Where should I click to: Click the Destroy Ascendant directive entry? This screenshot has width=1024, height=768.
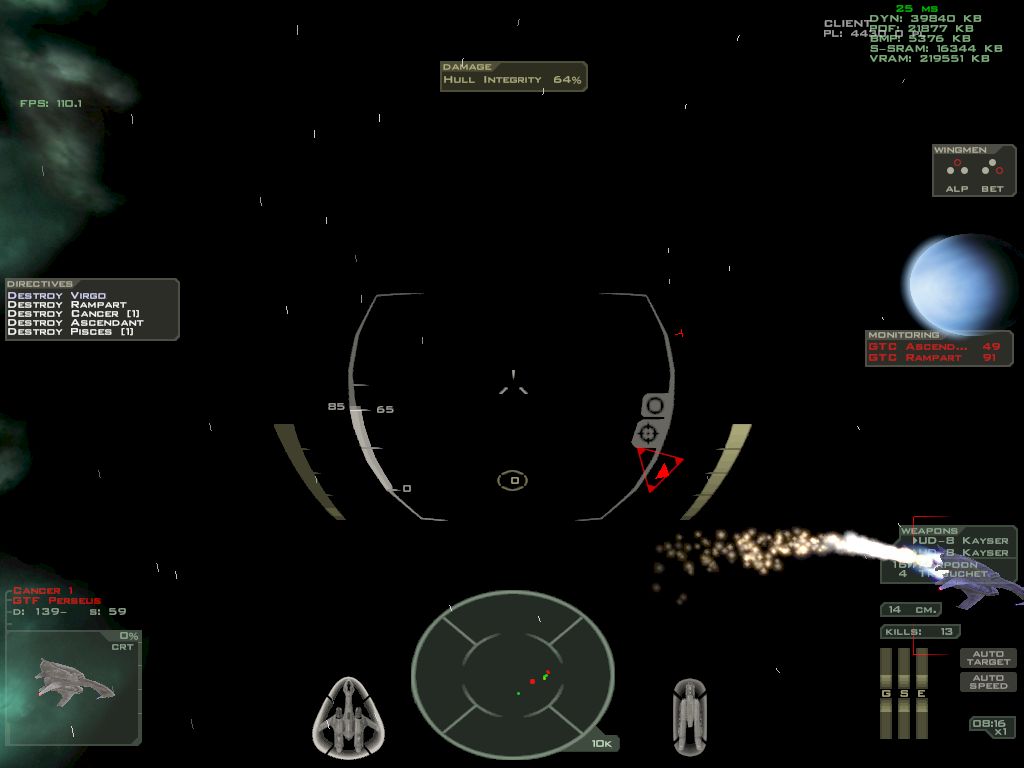tap(75, 323)
